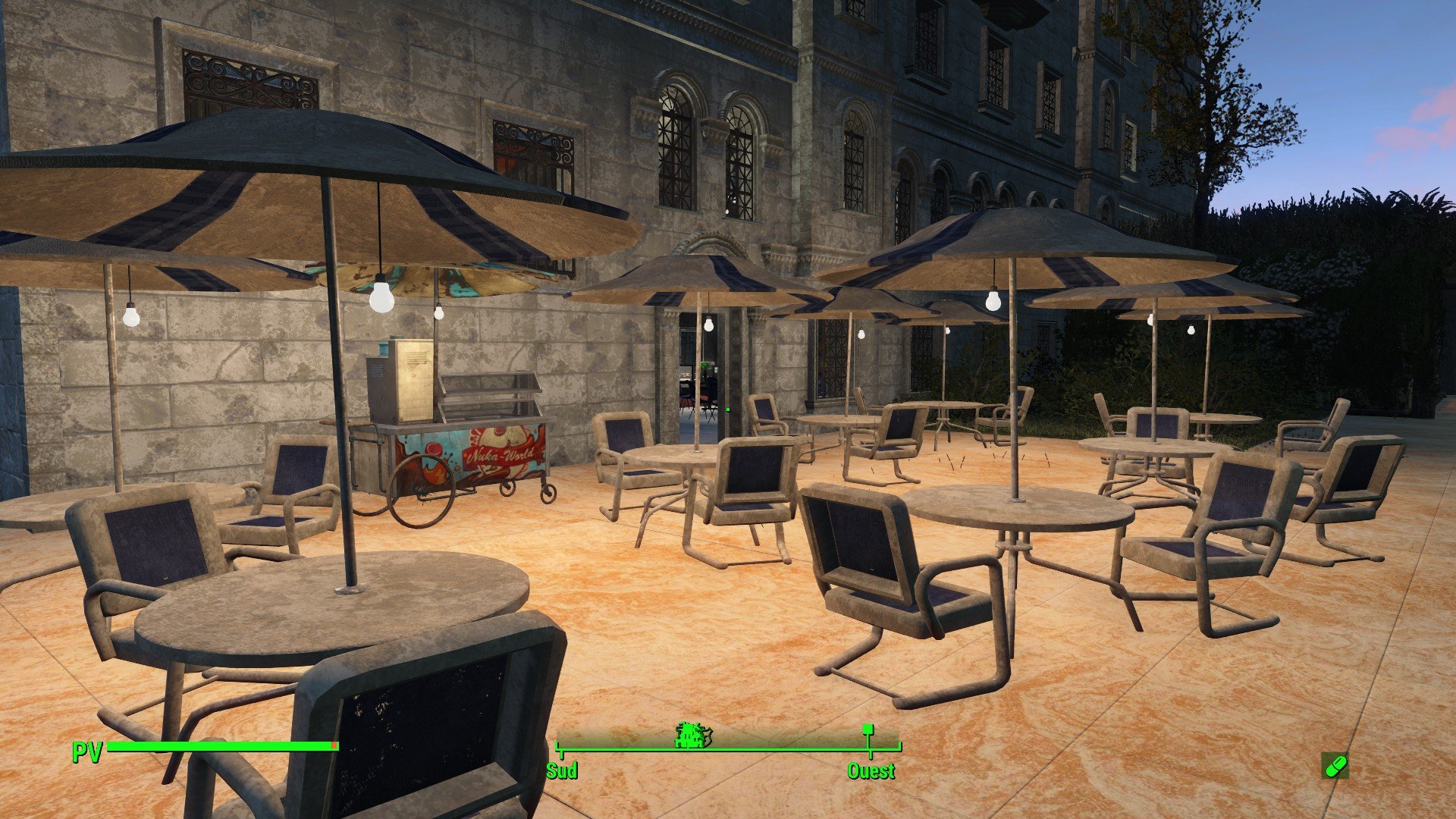Click the square quest marker on compass

point(868,730)
